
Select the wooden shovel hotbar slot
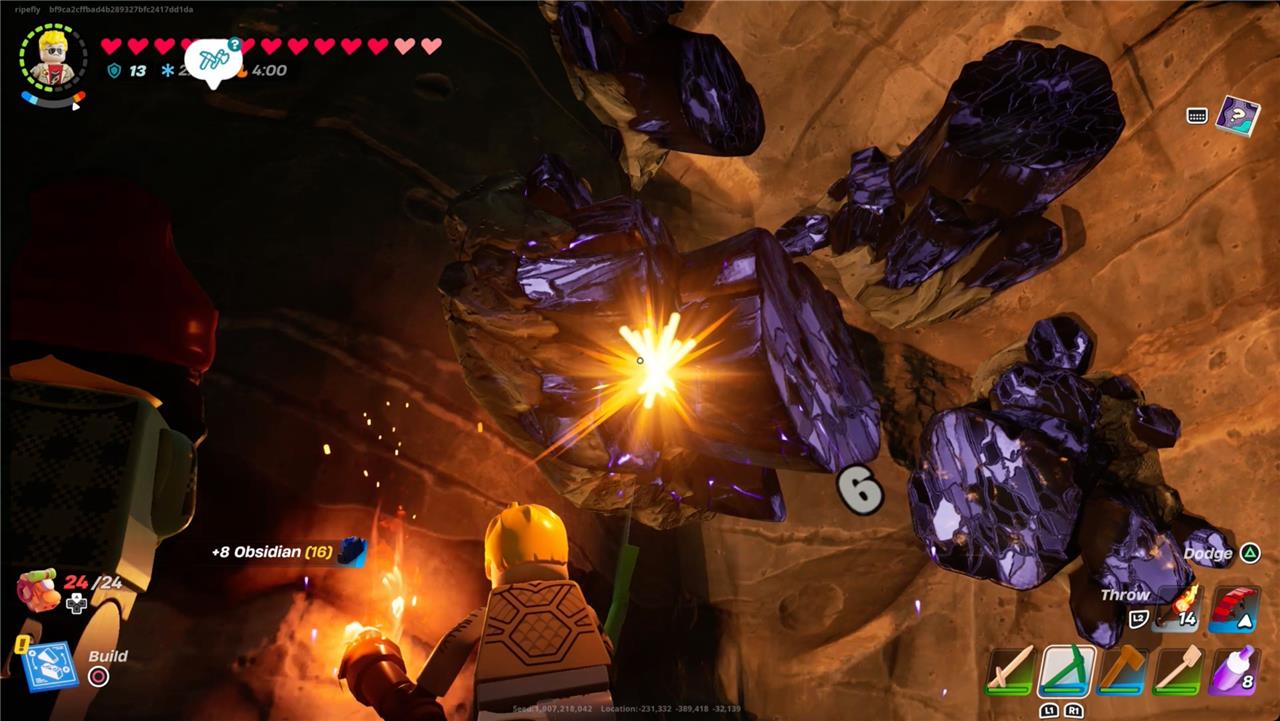tap(1178, 669)
